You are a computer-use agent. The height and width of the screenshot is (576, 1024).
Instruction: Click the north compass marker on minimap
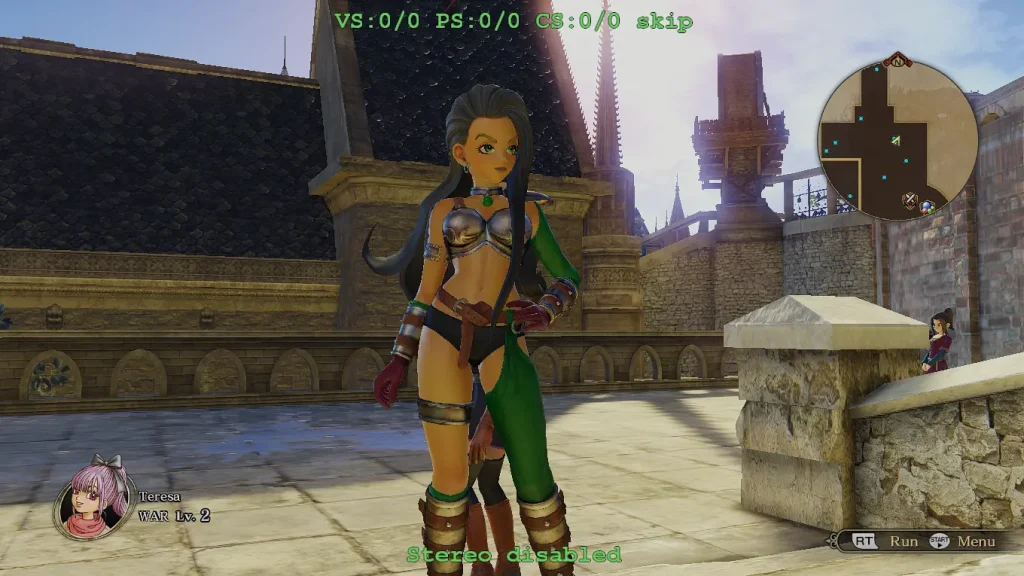(897, 61)
